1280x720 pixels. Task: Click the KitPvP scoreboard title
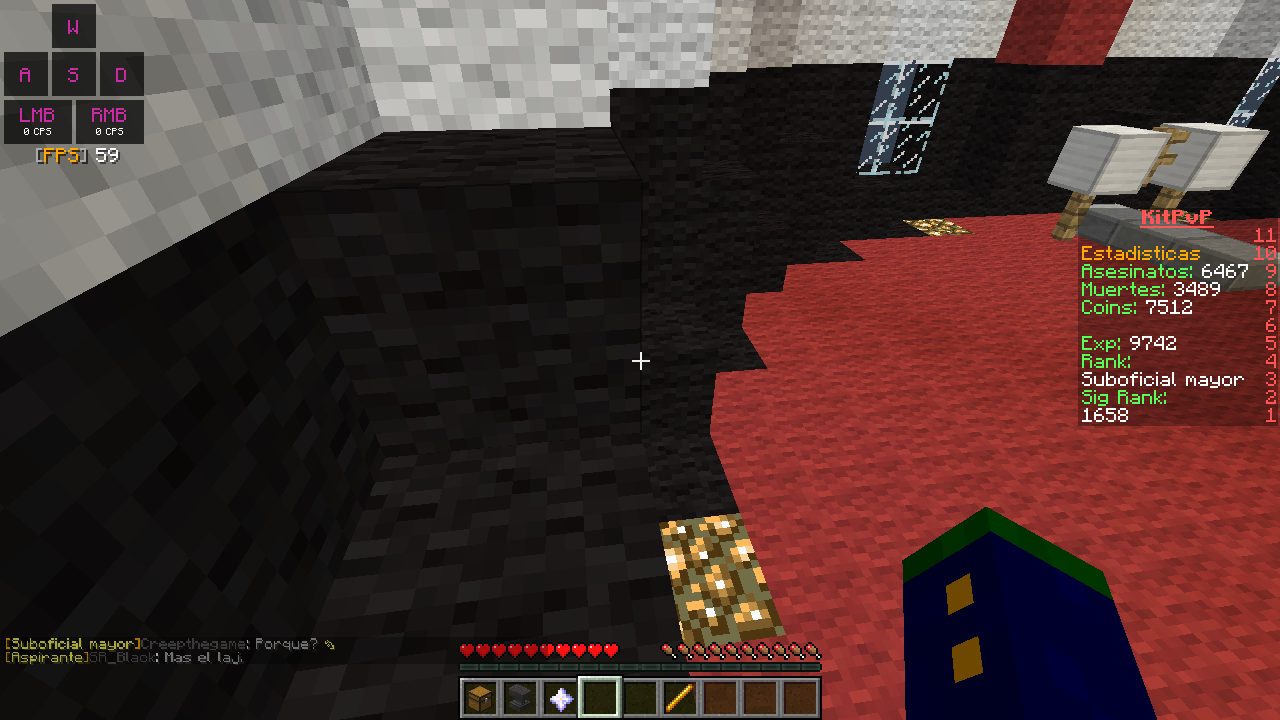pos(1176,217)
